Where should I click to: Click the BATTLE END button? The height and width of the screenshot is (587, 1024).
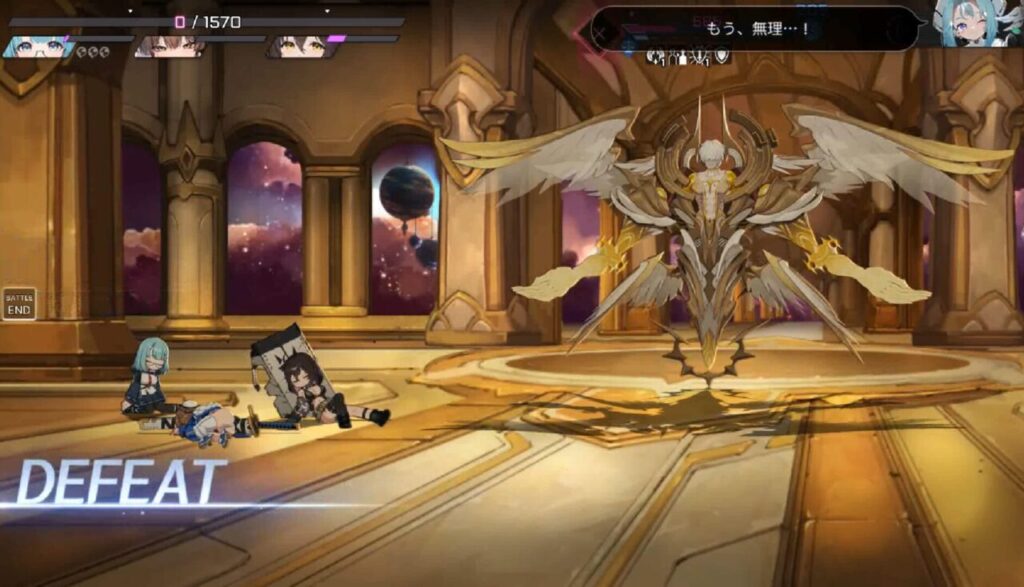[19, 303]
